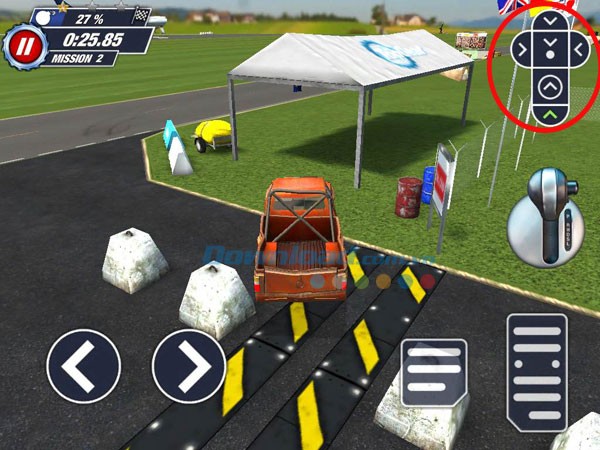This screenshot has height=450, width=600.
Task: Steer right with the right arrow button
Action: tap(188, 367)
